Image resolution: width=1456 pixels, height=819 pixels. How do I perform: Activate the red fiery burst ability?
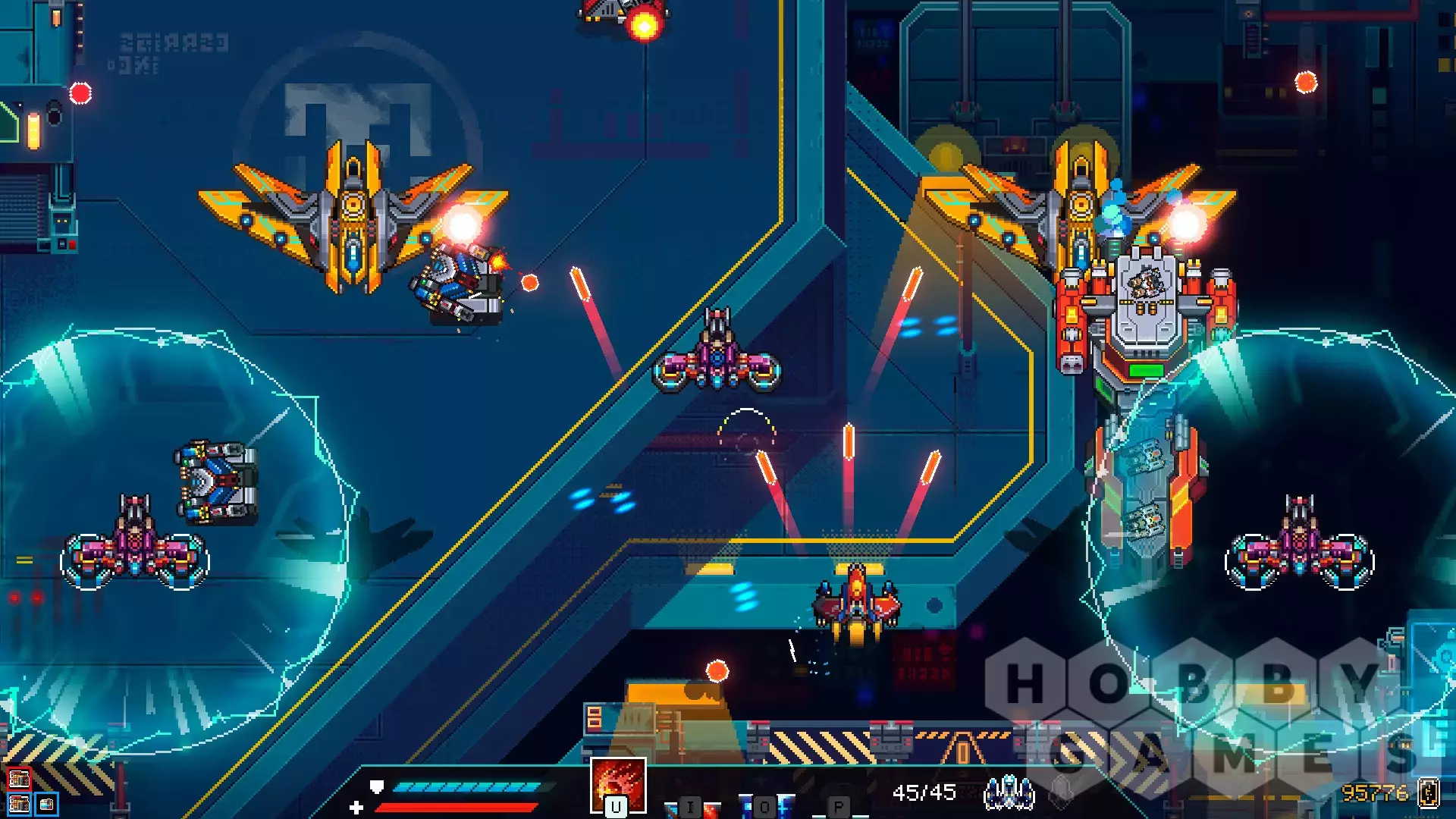(x=618, y=785)
